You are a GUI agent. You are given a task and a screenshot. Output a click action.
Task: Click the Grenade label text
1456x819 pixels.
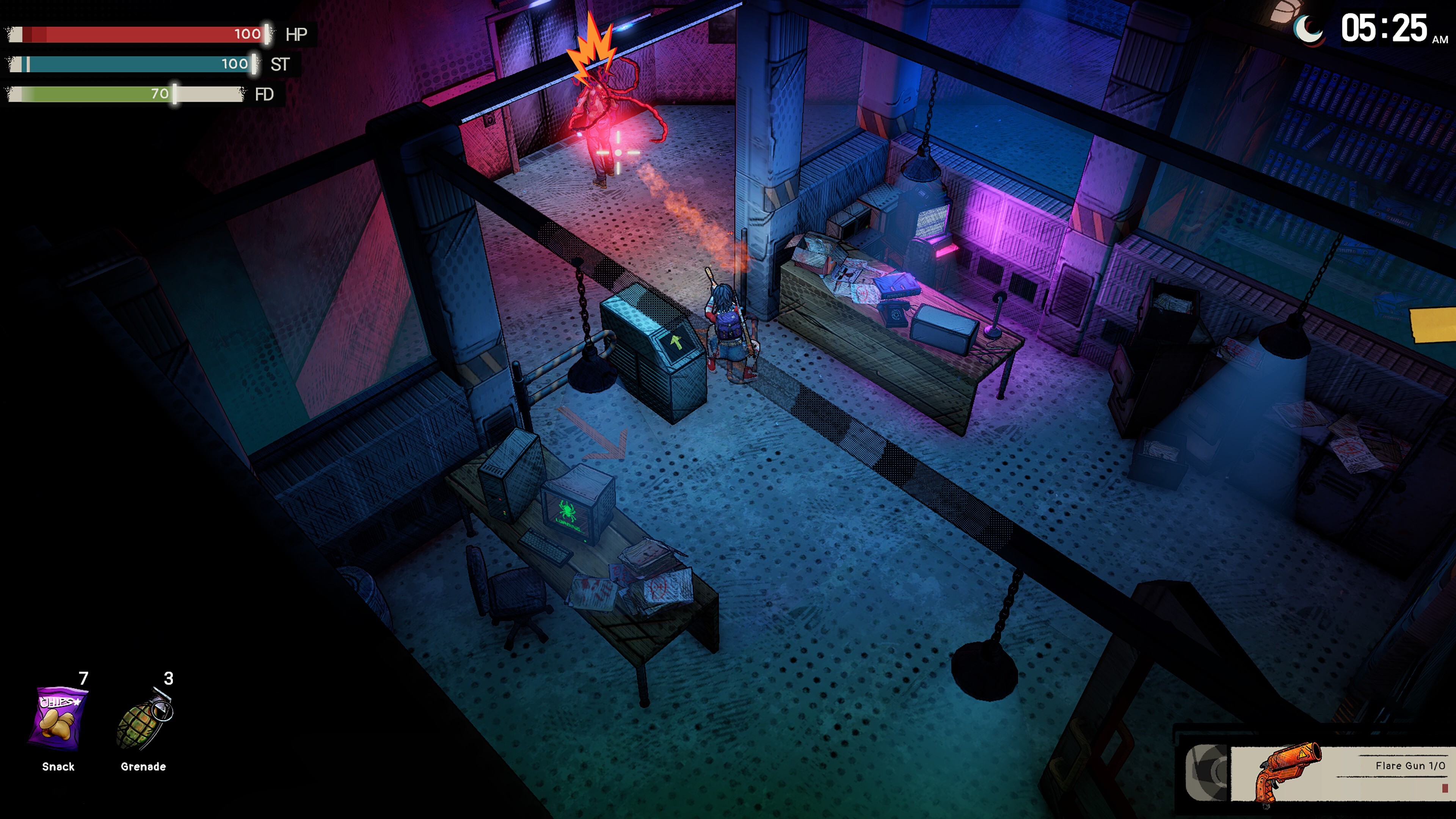[x=143, y=767]
